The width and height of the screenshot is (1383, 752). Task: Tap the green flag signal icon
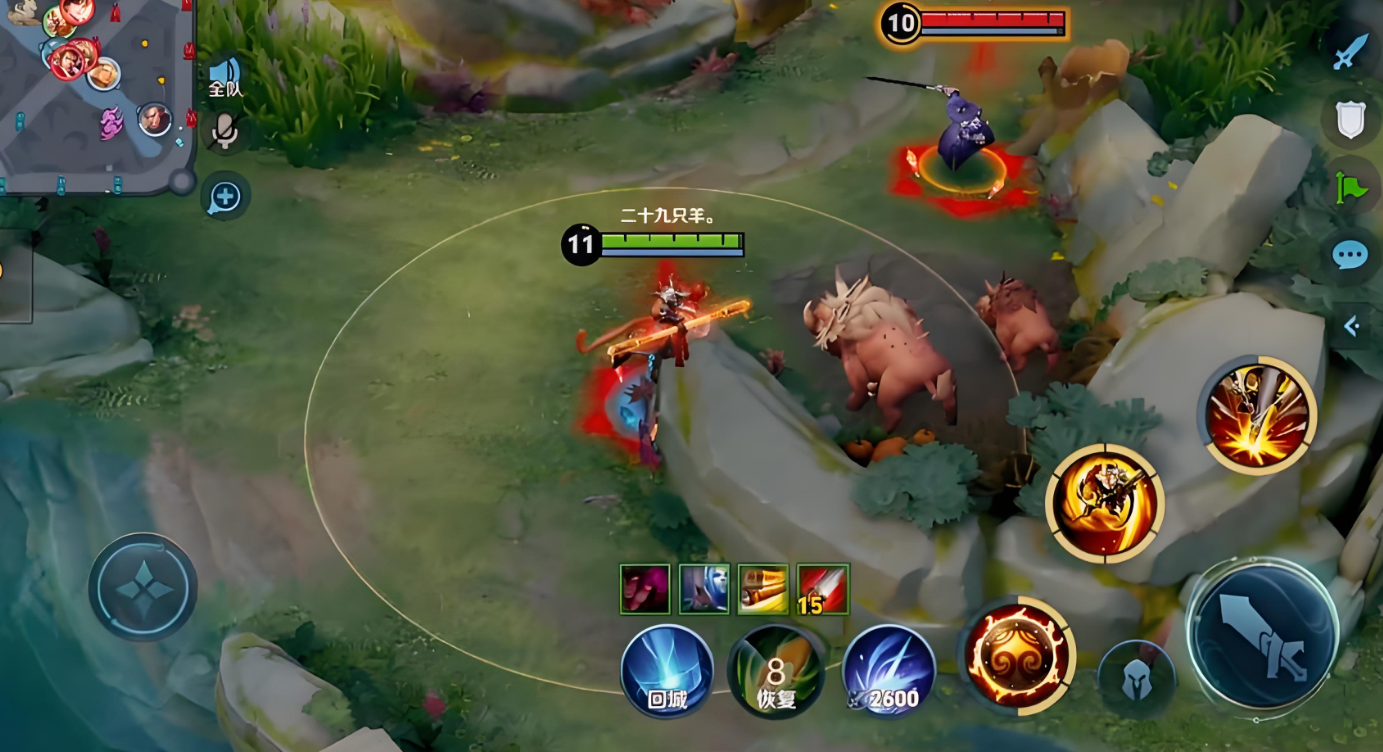(x=1350, y=187)
